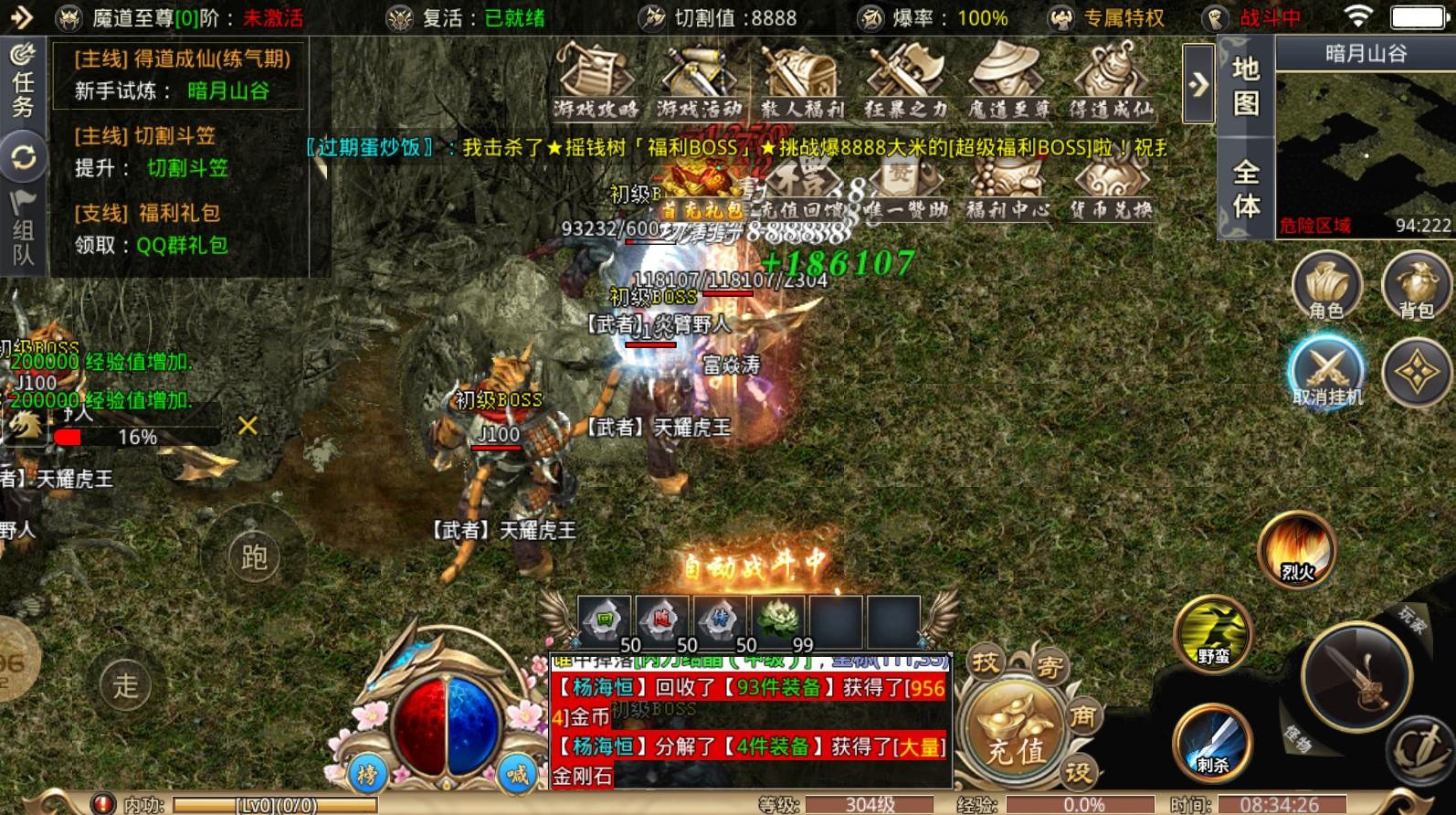Collapse the top icon bar arrow
Screen dimensions: 1456x815
pos(1198,84)
